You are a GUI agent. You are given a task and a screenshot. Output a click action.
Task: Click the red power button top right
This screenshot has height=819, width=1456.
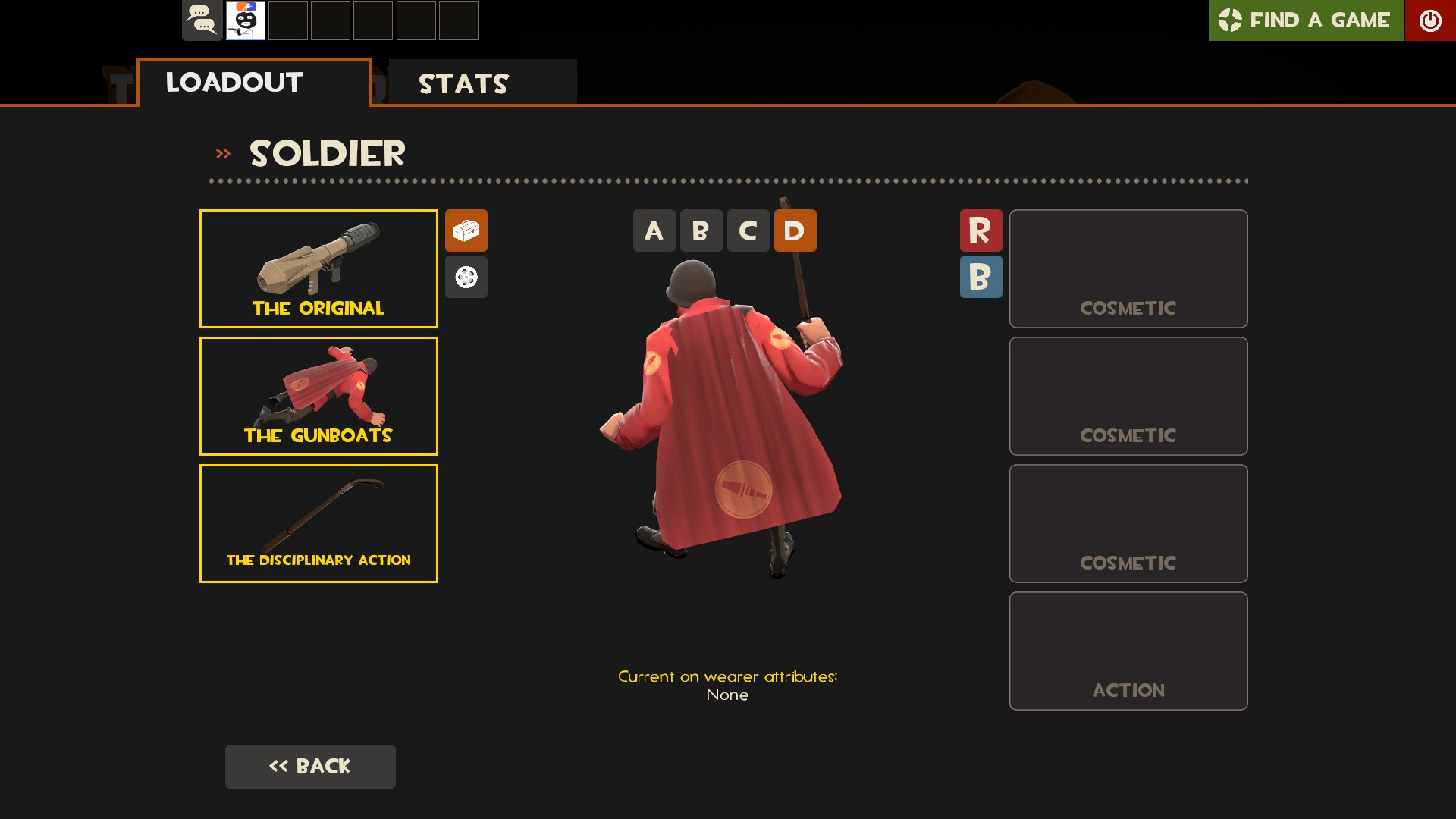pos(1431,20)
